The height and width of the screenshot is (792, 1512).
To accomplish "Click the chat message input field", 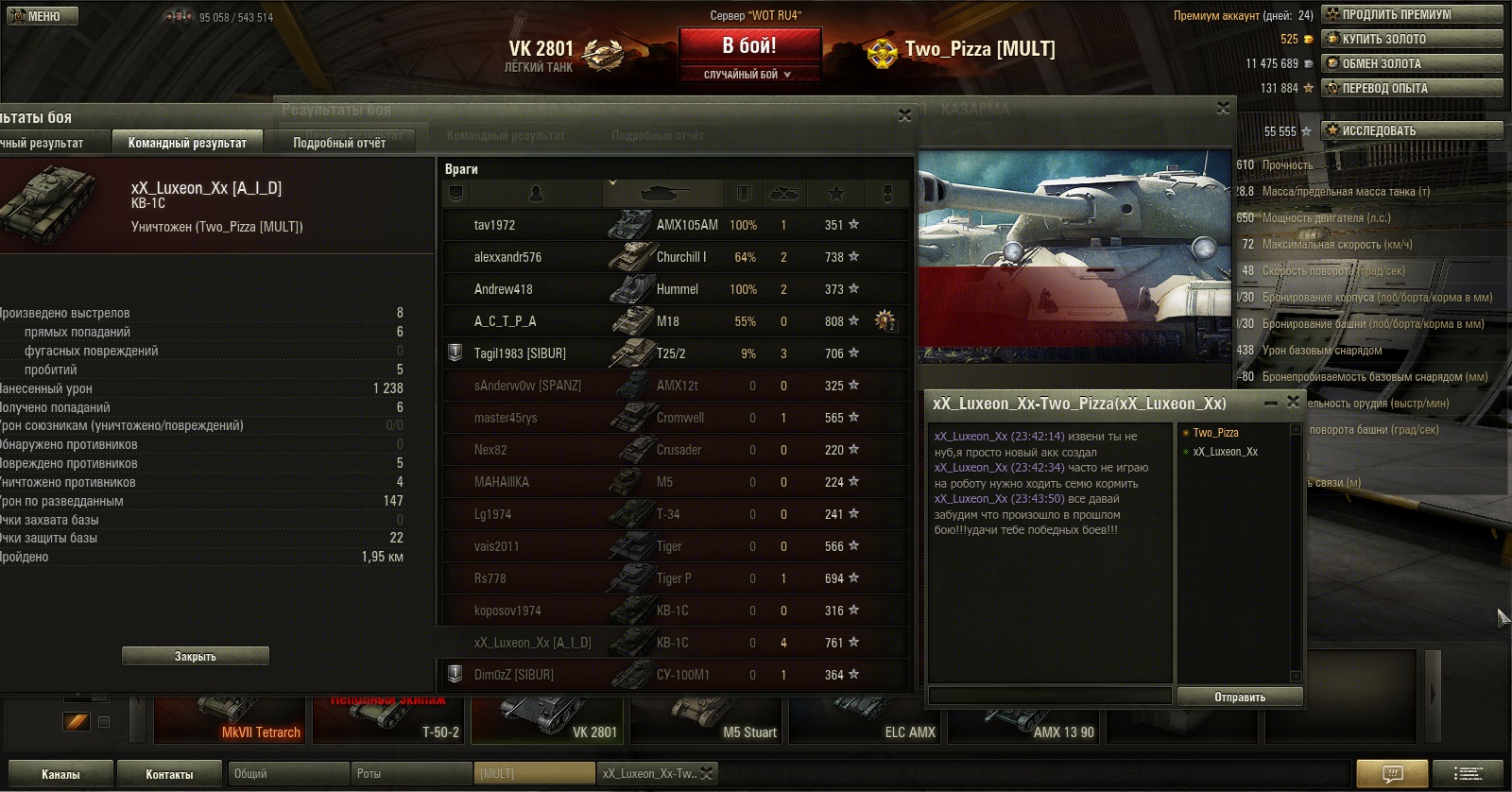I will click(1050, 696).
